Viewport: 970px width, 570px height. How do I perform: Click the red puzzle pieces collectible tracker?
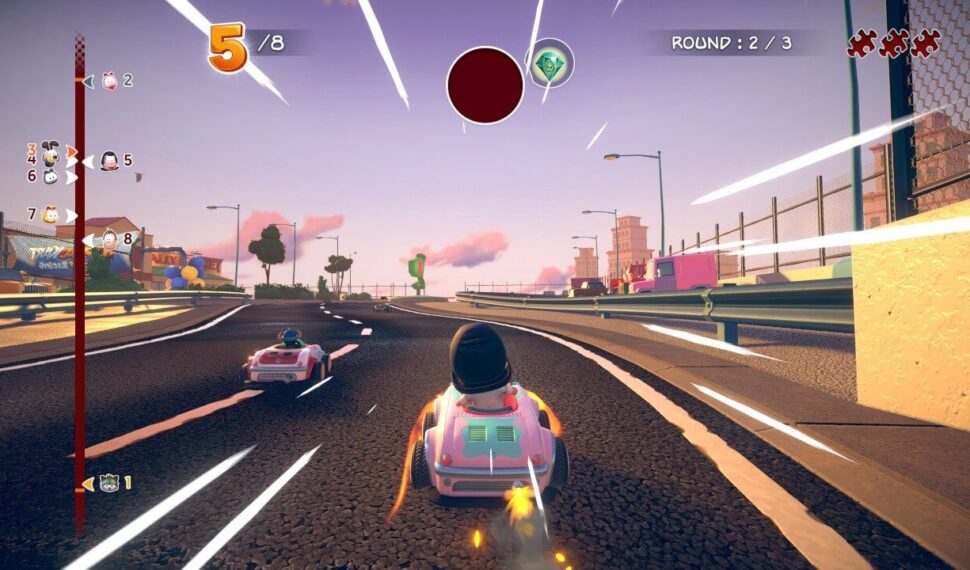[893, 43]
